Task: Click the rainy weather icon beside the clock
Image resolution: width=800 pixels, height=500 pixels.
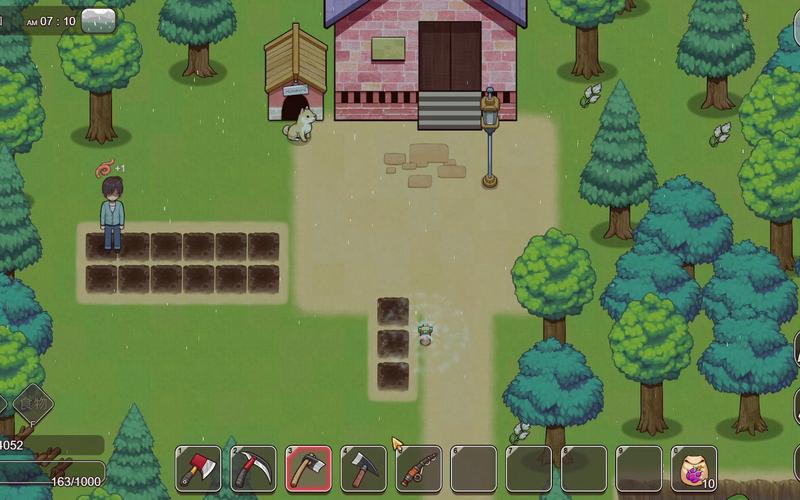Action: click(98, 19)
